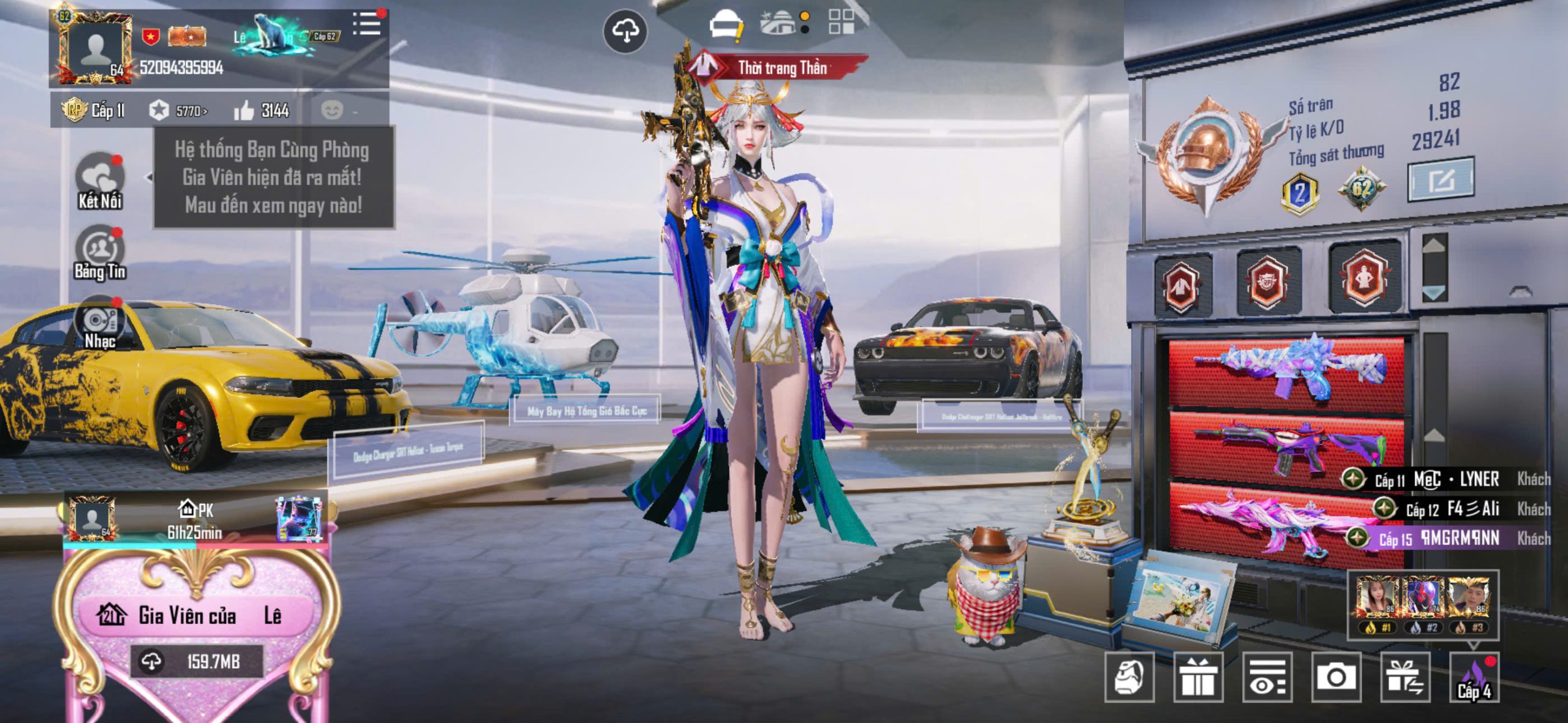The image size is (1568, 723).
Task: Open the gift box button
Action: coord(1198,676)
